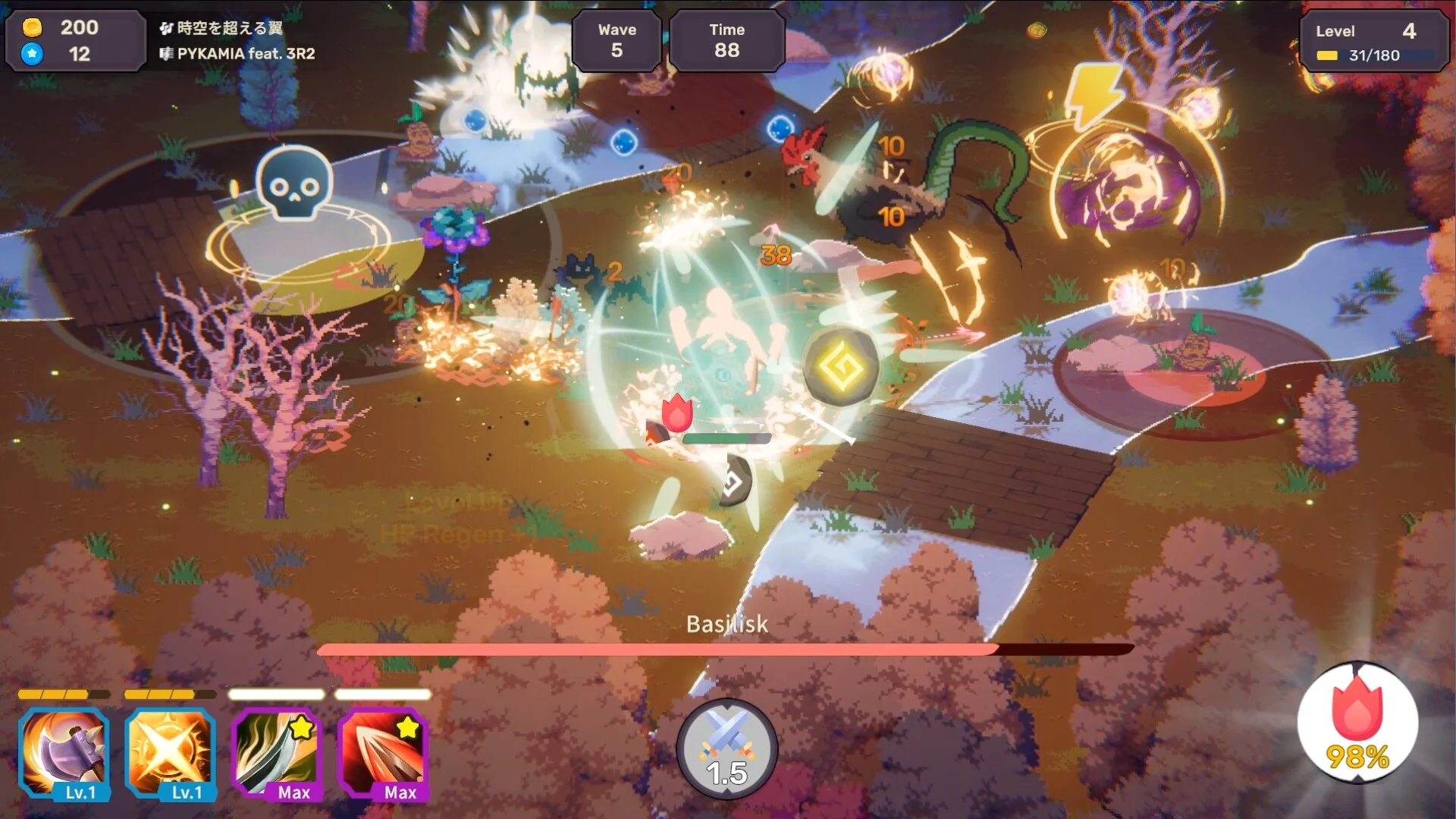
Task: Select the red spearhead Max skill
Action: pyautogui.click(x=382, y=753)
